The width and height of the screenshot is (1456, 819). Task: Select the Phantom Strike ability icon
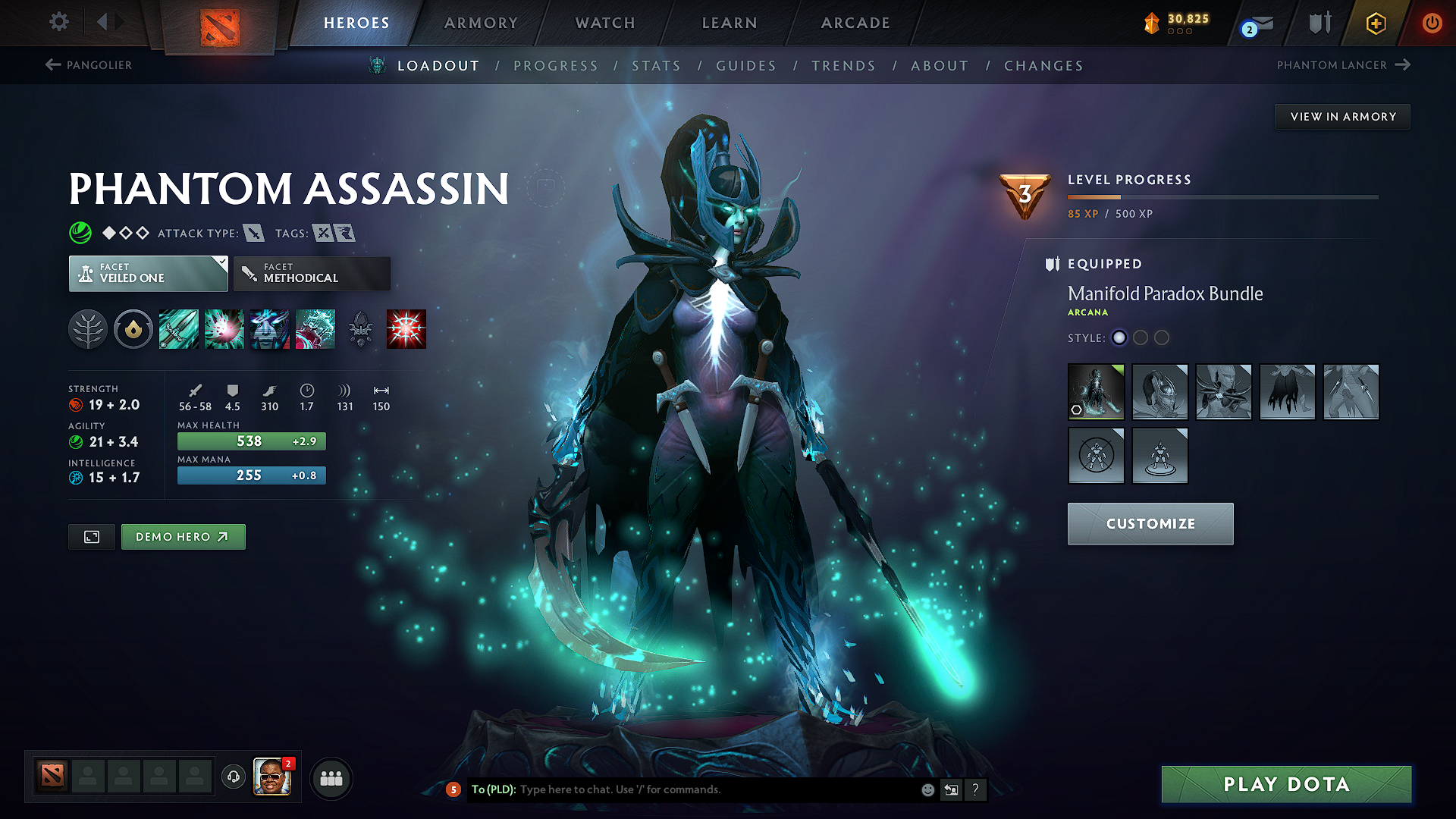click(x=224, y=328)
